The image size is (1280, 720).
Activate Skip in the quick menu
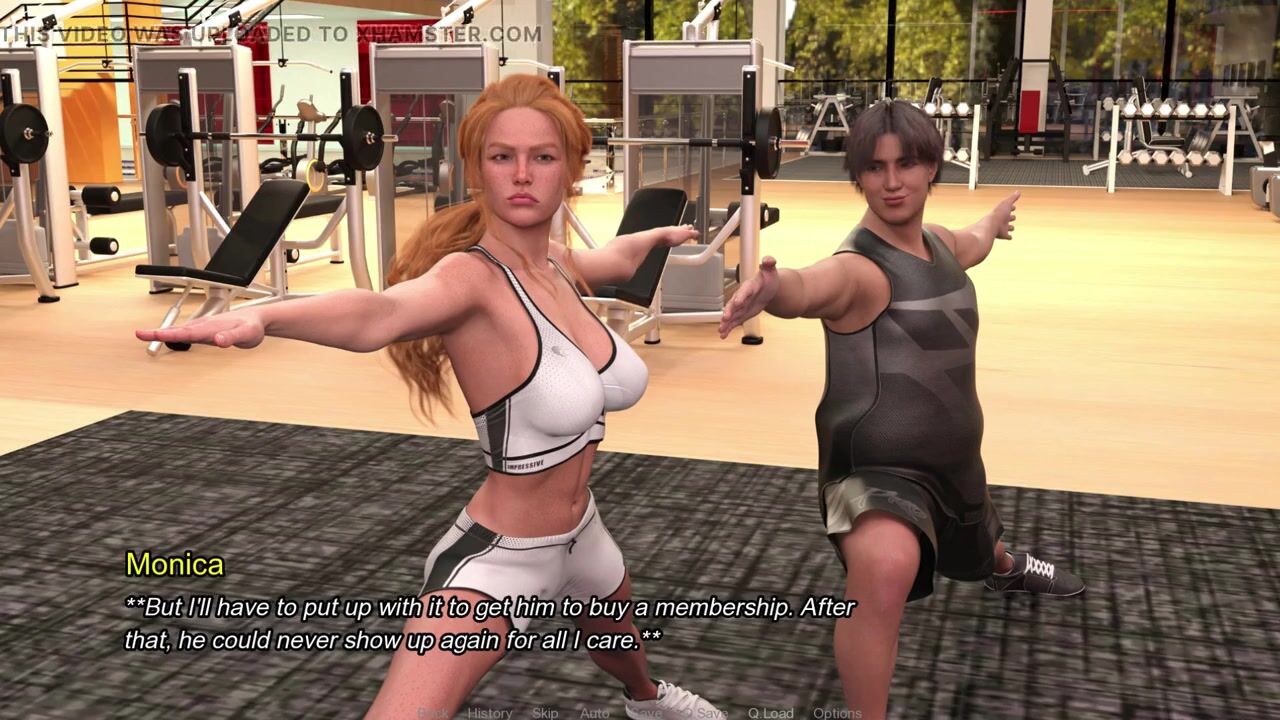coord(545,713)
